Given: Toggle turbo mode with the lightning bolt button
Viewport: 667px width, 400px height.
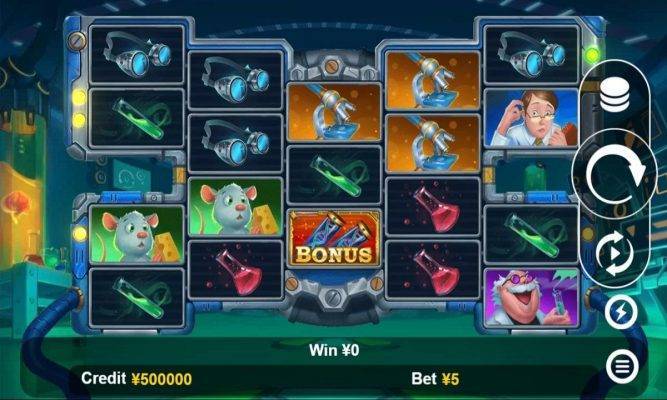Looking at the screenshot, I should [x=621, y=312].
